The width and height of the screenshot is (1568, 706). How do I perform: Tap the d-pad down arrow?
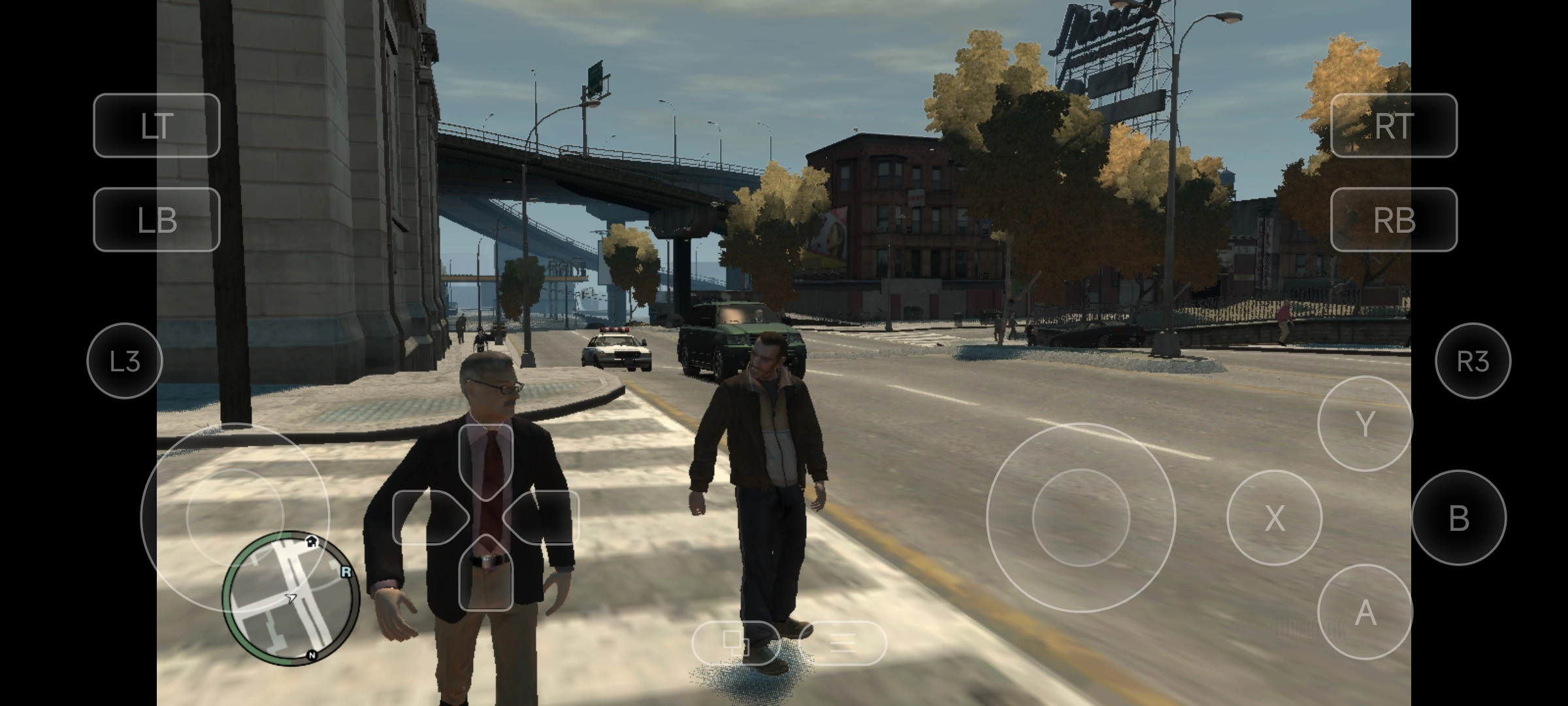[486, 575]
